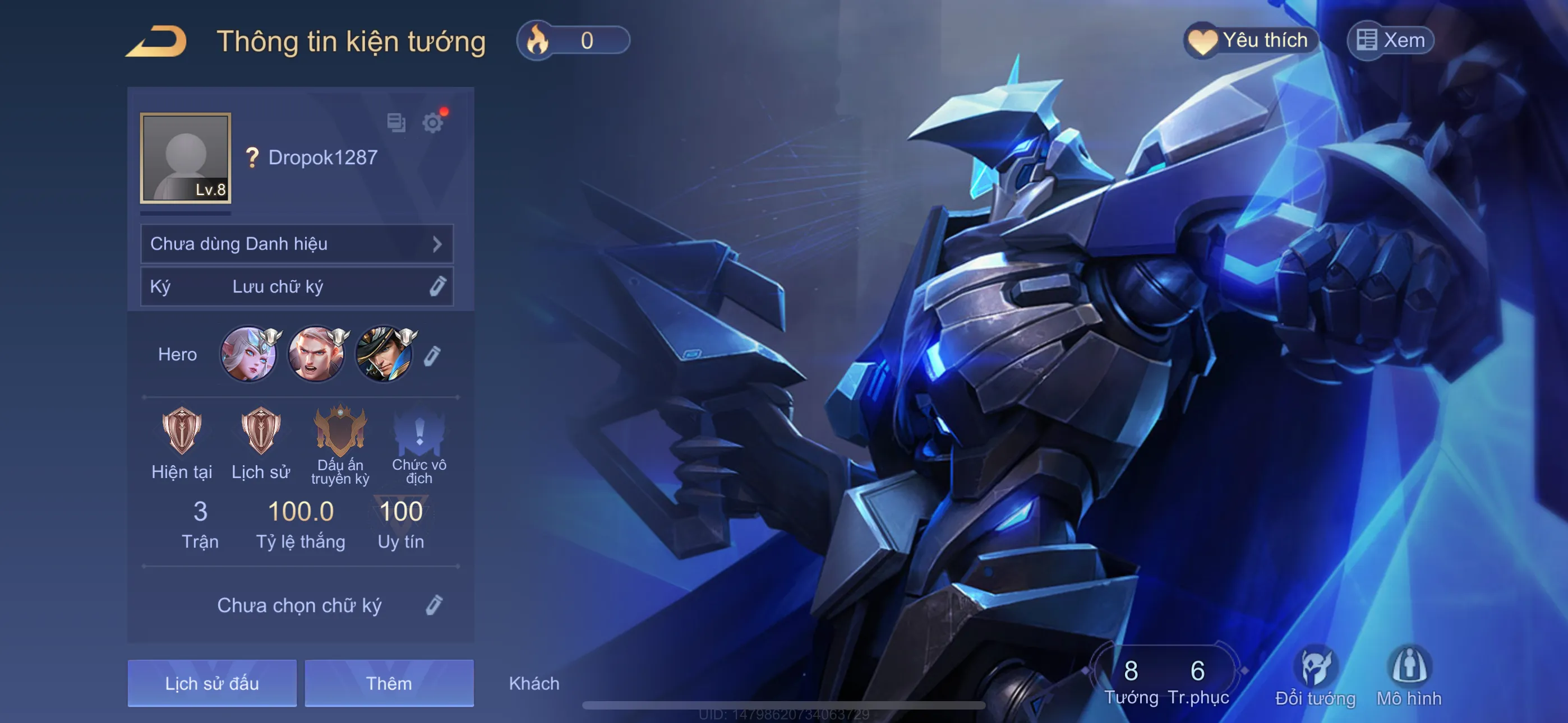Open Lịch sử đấu match history
The height and width of the screenshot is (723, 1568).
click(x=211, y=683)
